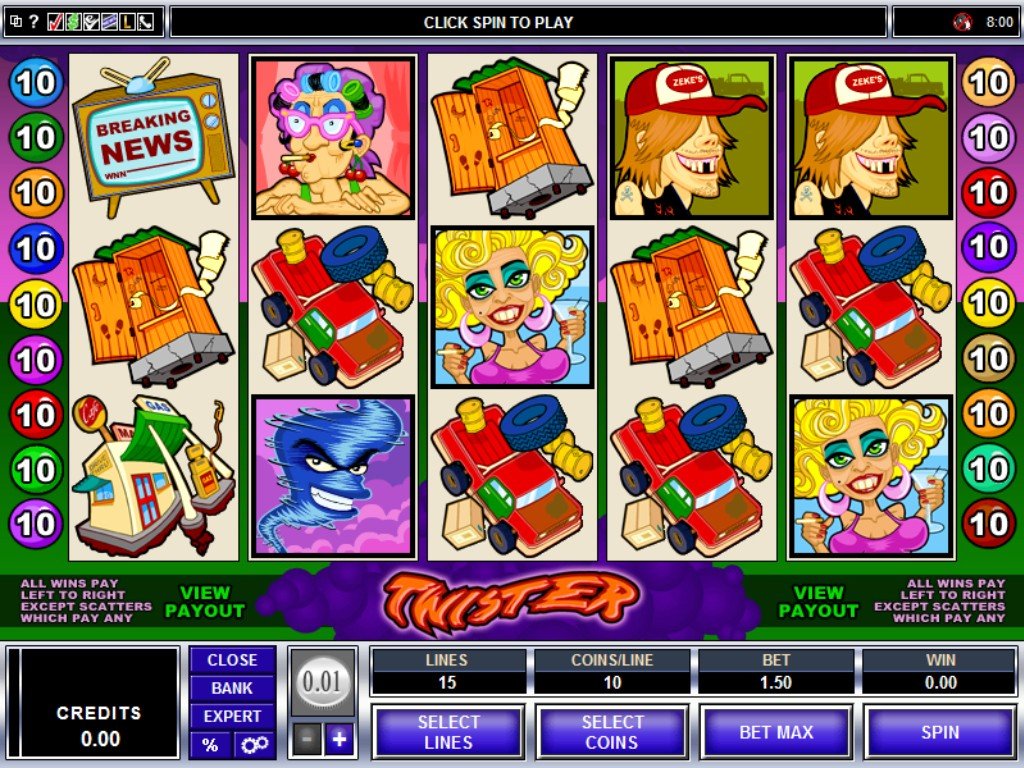The height and width of the screenshot is (768, 1024).
Task: Open the SELECT COINS option
Action: click(x=612, y=732)
